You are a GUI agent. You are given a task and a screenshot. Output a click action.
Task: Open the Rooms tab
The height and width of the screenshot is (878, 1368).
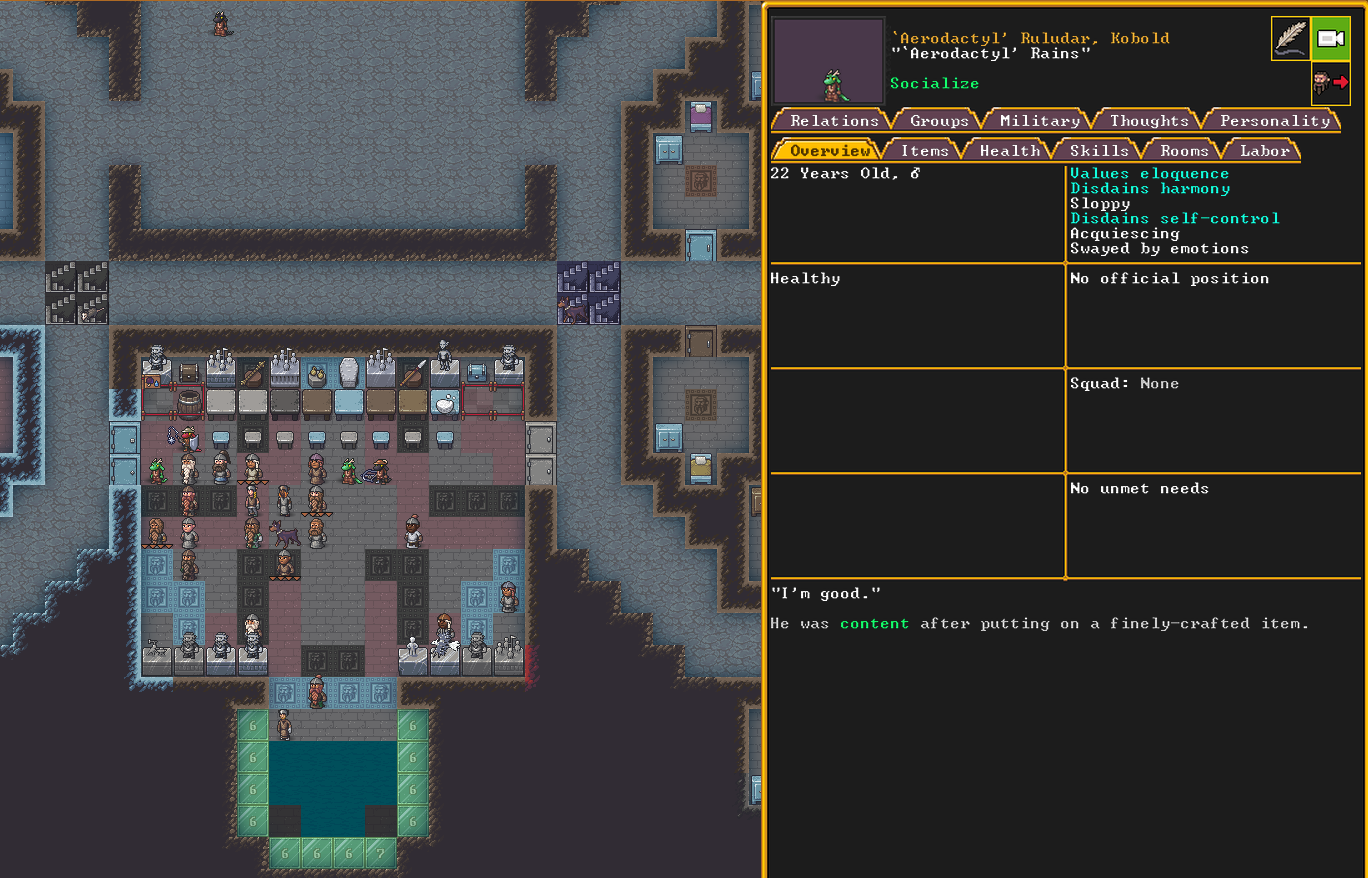coord(1184,150)
